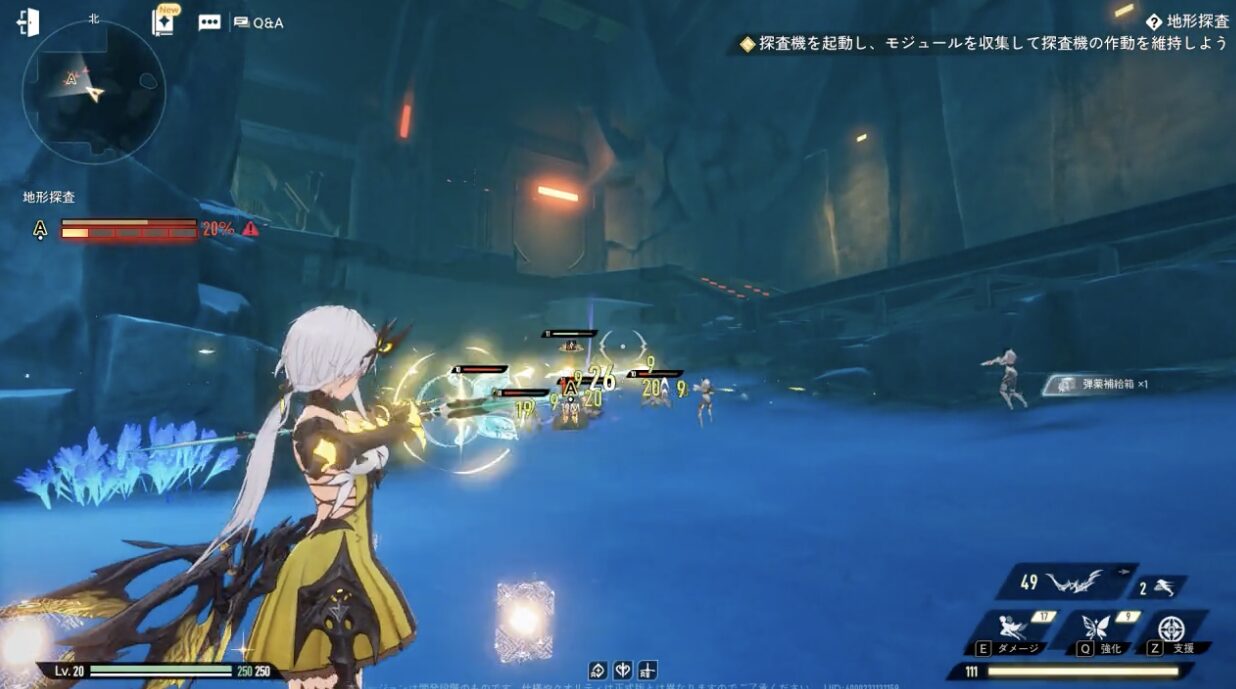Select the primary bow weapon slot
The image size is (1236, 689).
tap(1064, 581)
